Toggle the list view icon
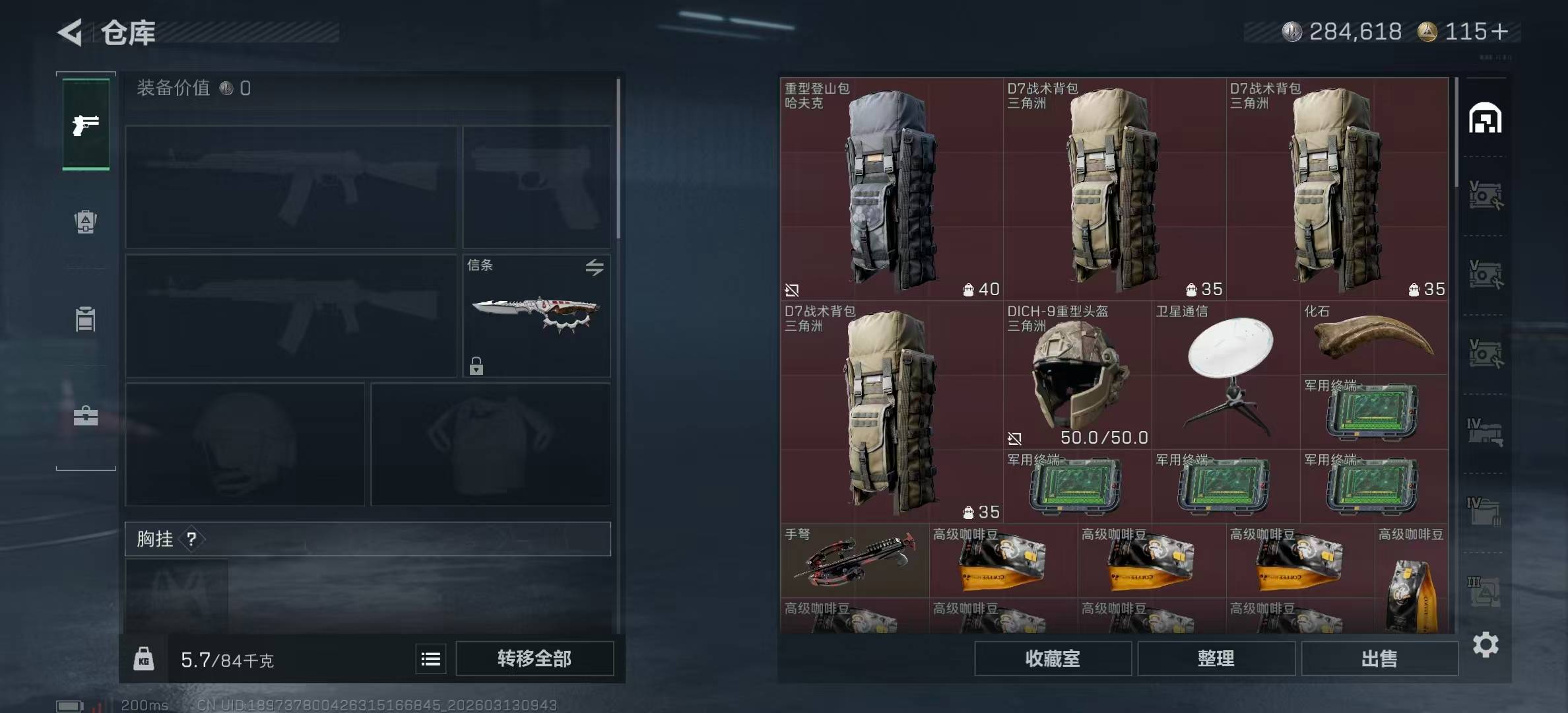The height and width of the screenshot is (713, 1568). tap(431, 659)
